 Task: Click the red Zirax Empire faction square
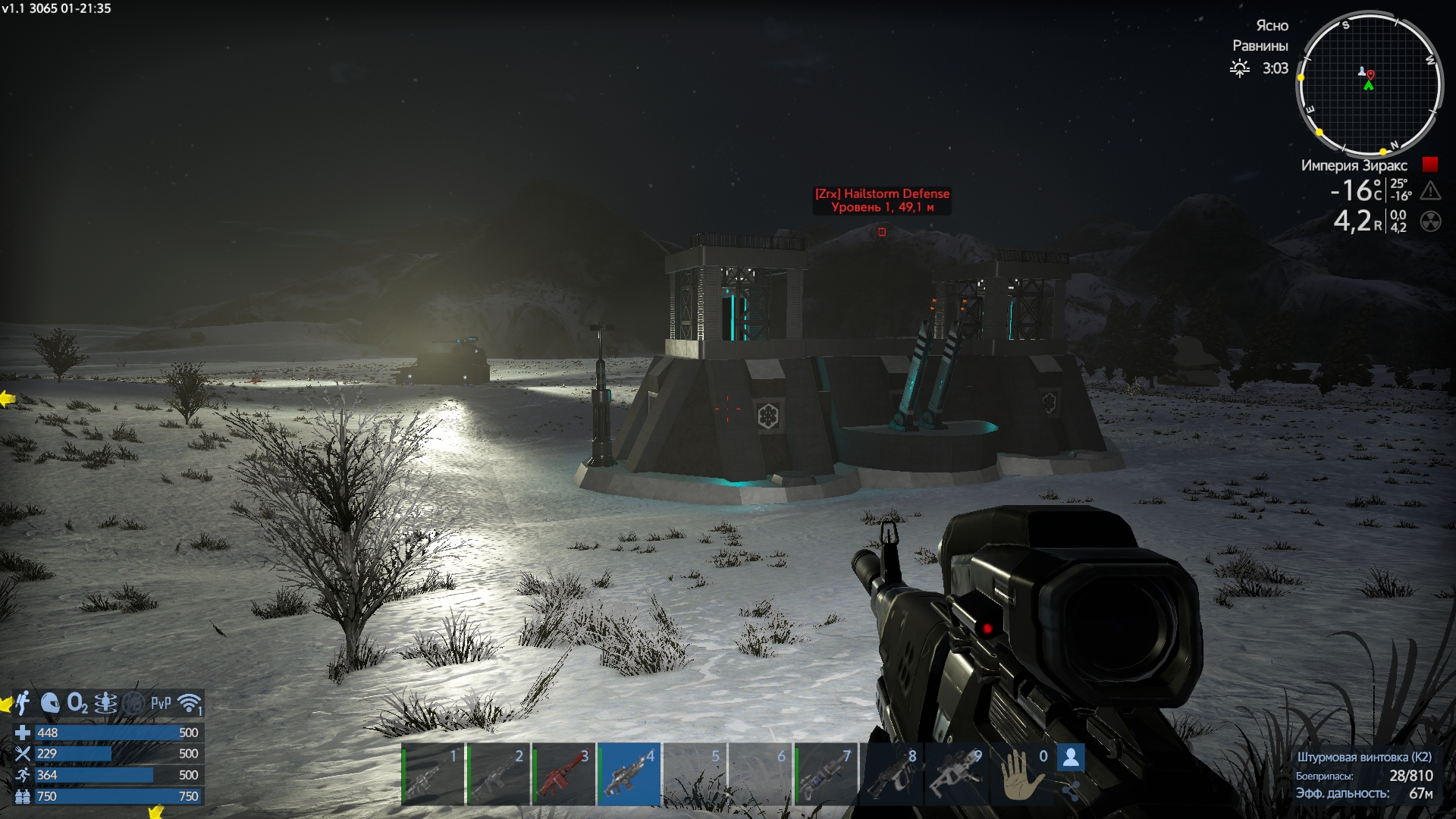pyautogui.click(x=1430, y=165)
